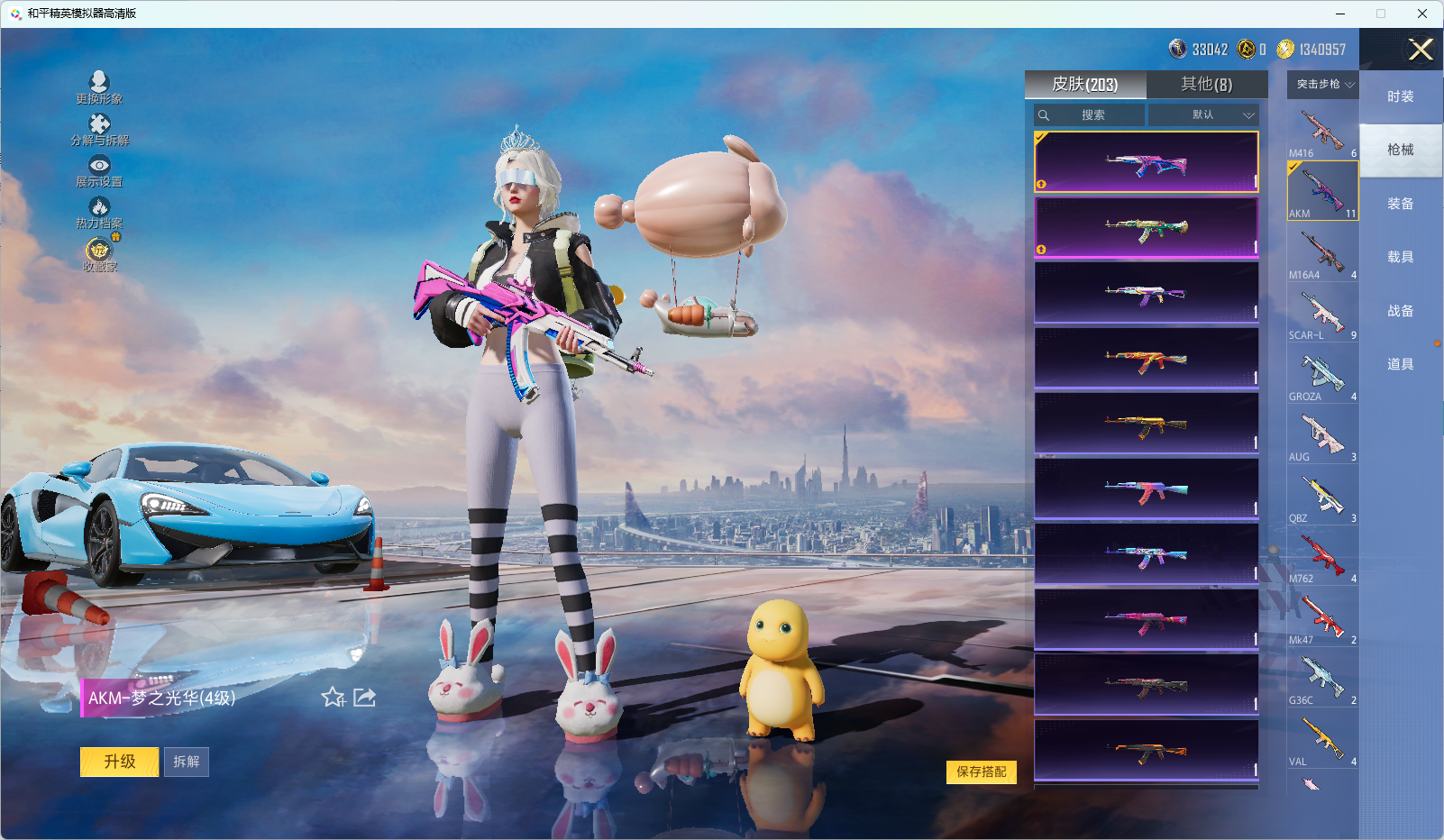The width and height of the screenshot is (1444, 840).
Task: Favorite the skin with the star icon
Action: [333, 697]
